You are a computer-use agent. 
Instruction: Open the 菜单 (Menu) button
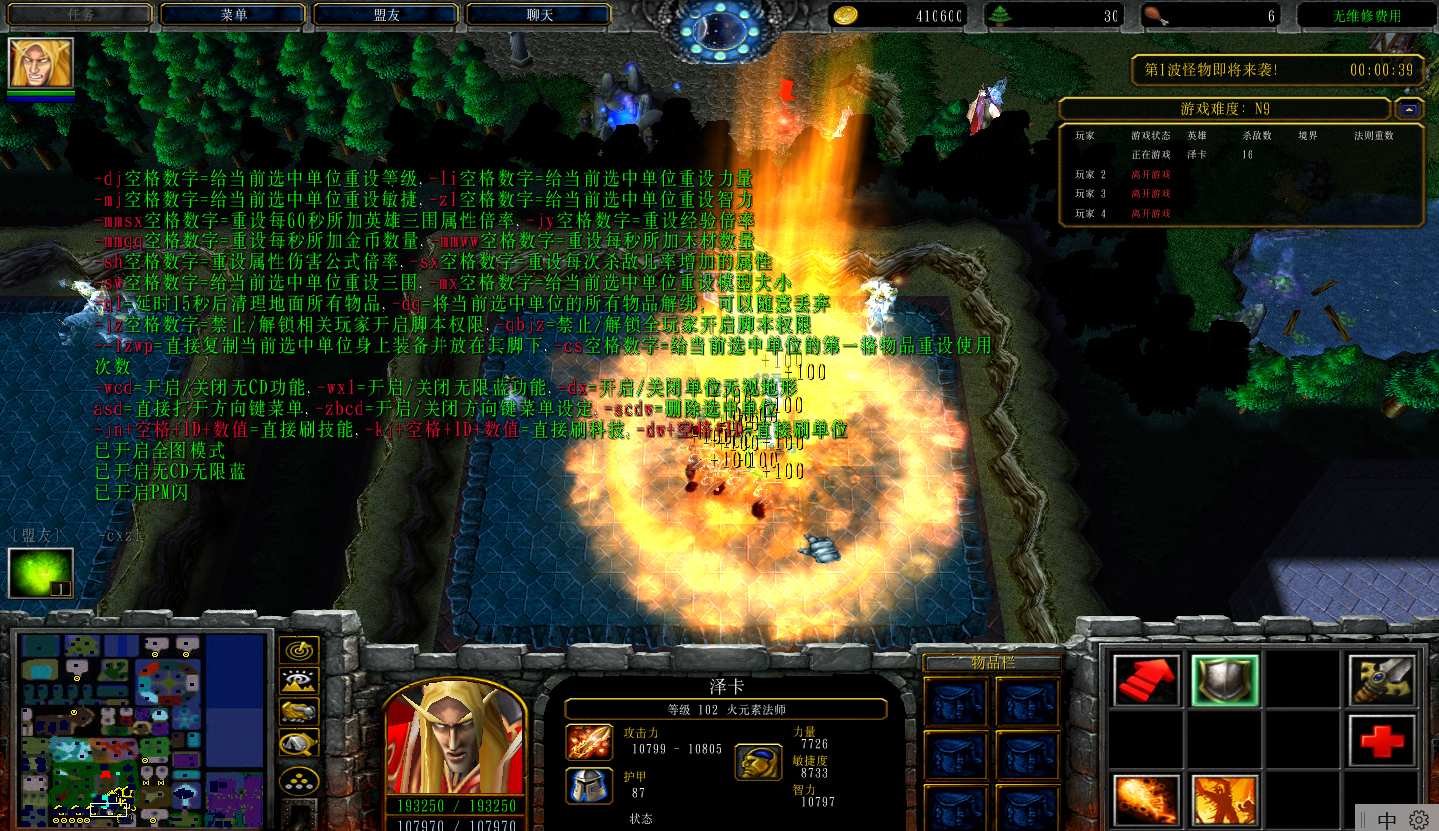(x=233, y=15)
